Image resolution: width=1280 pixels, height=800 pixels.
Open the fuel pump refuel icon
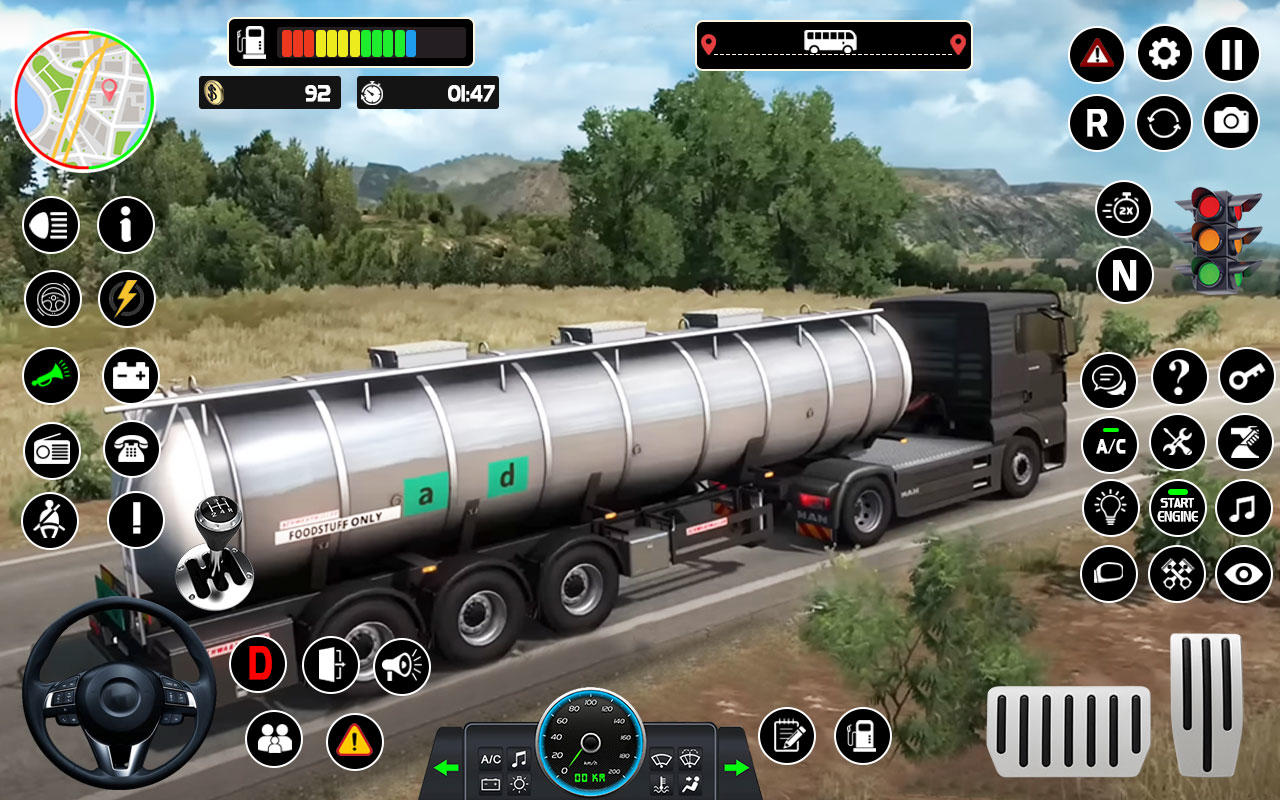click(860, 735)
